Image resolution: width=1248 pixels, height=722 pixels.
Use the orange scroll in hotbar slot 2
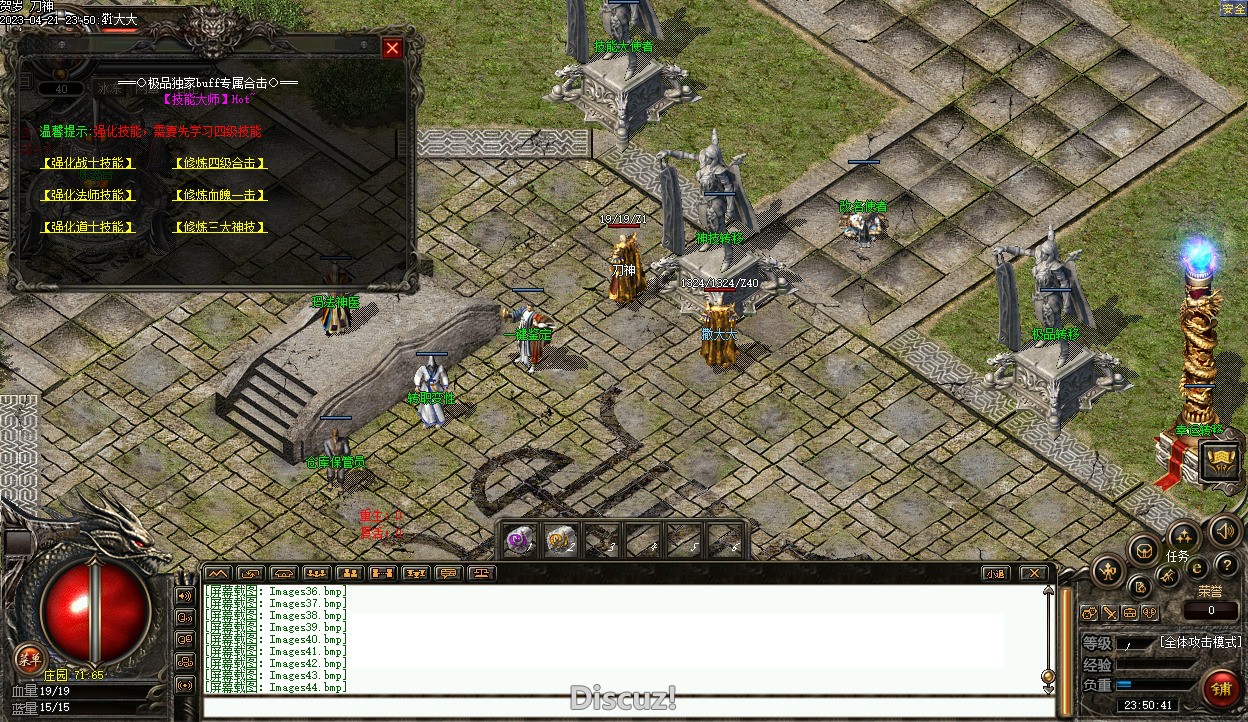pyautogui.click(x=560, y=540)
